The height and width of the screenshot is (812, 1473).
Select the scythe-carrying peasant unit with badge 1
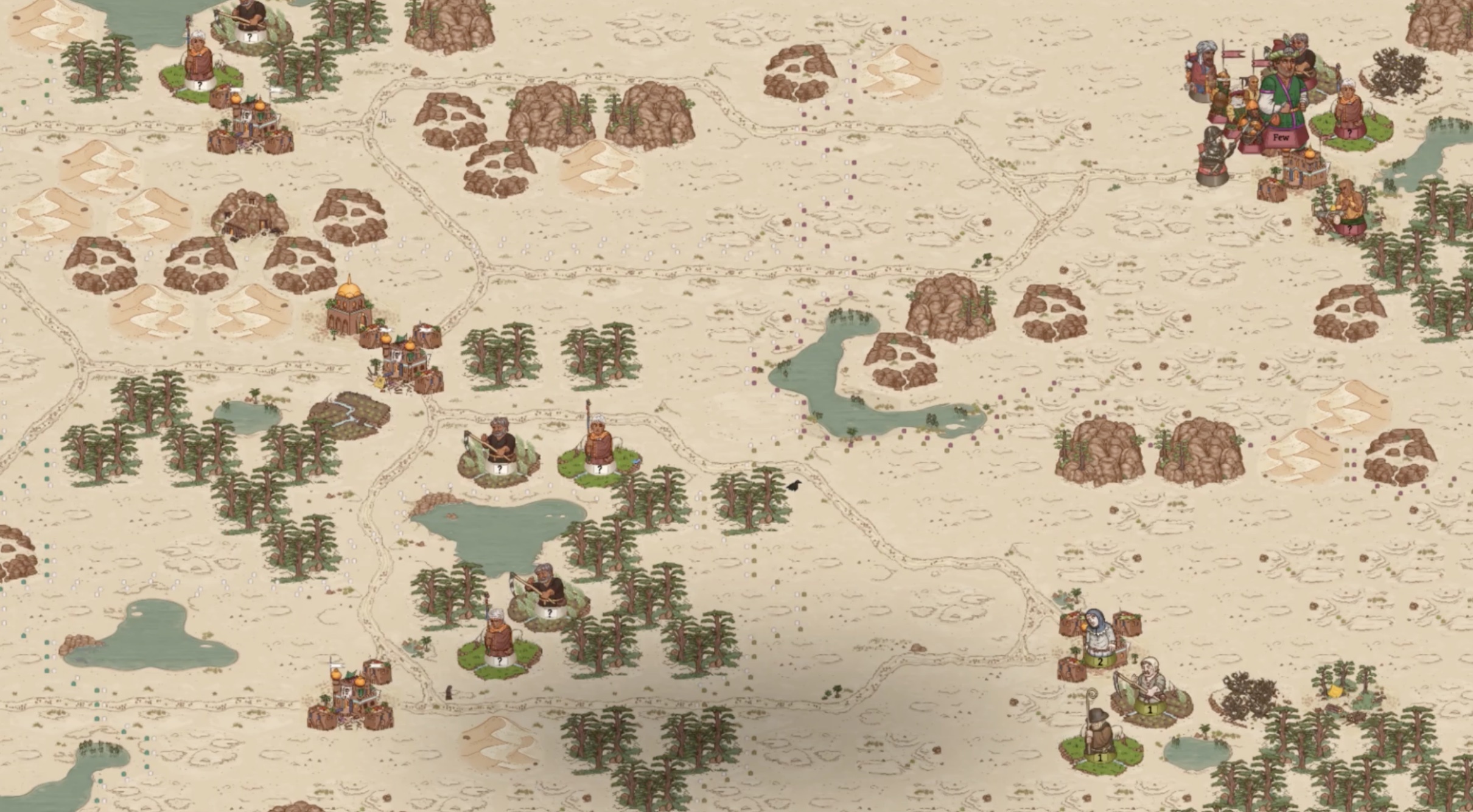[1149, 688]
